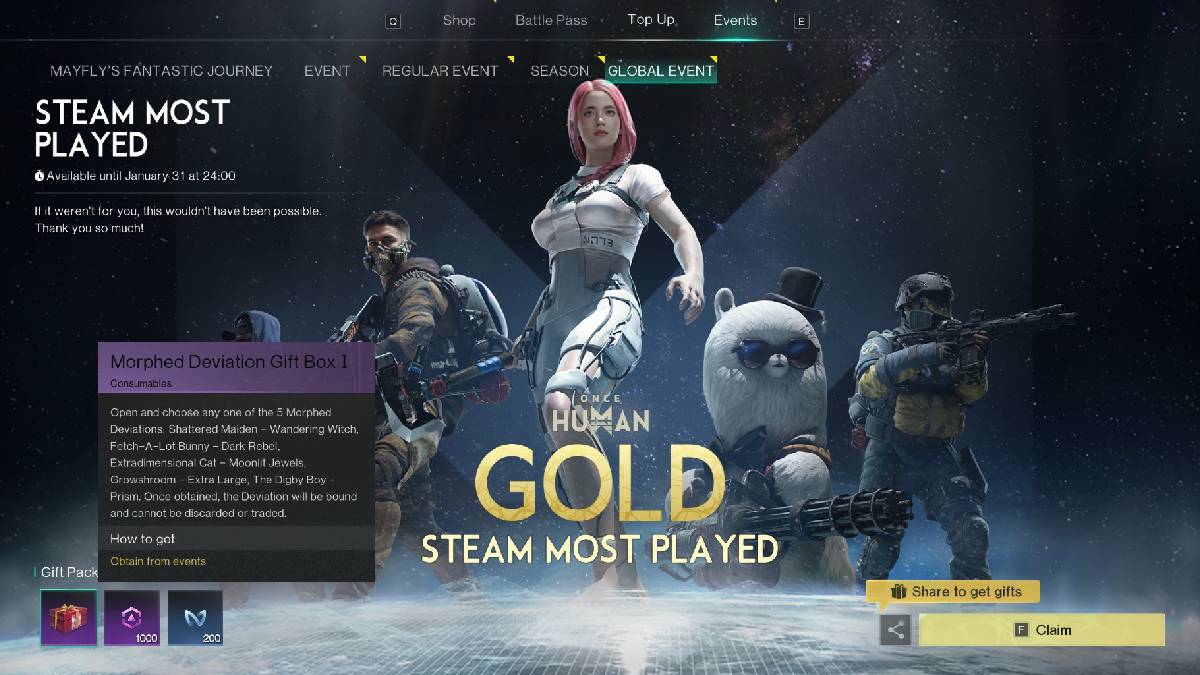
Task: Open Mayfly's Fantastic Journey category
Action: 161,71
